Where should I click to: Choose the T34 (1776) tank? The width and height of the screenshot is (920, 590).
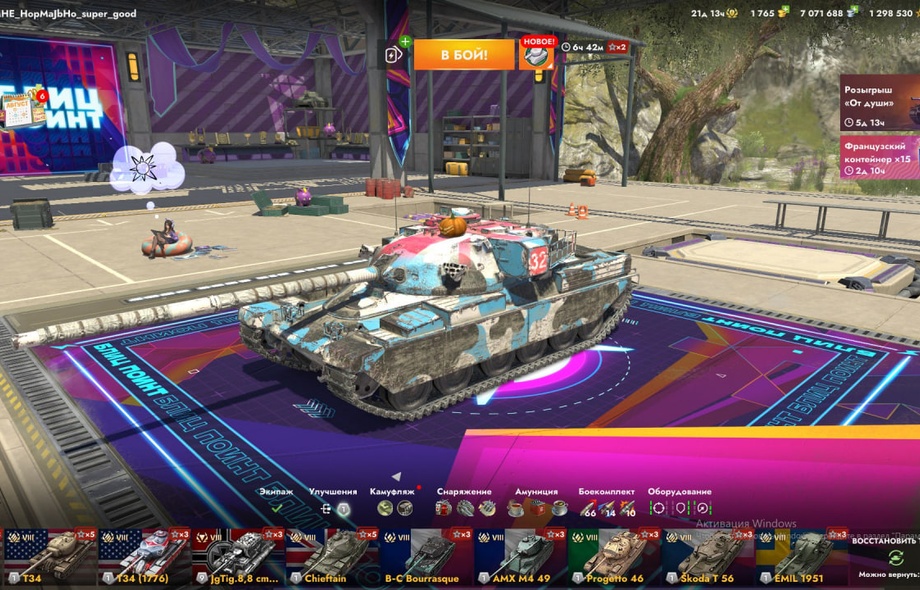[x=142, y=556]
